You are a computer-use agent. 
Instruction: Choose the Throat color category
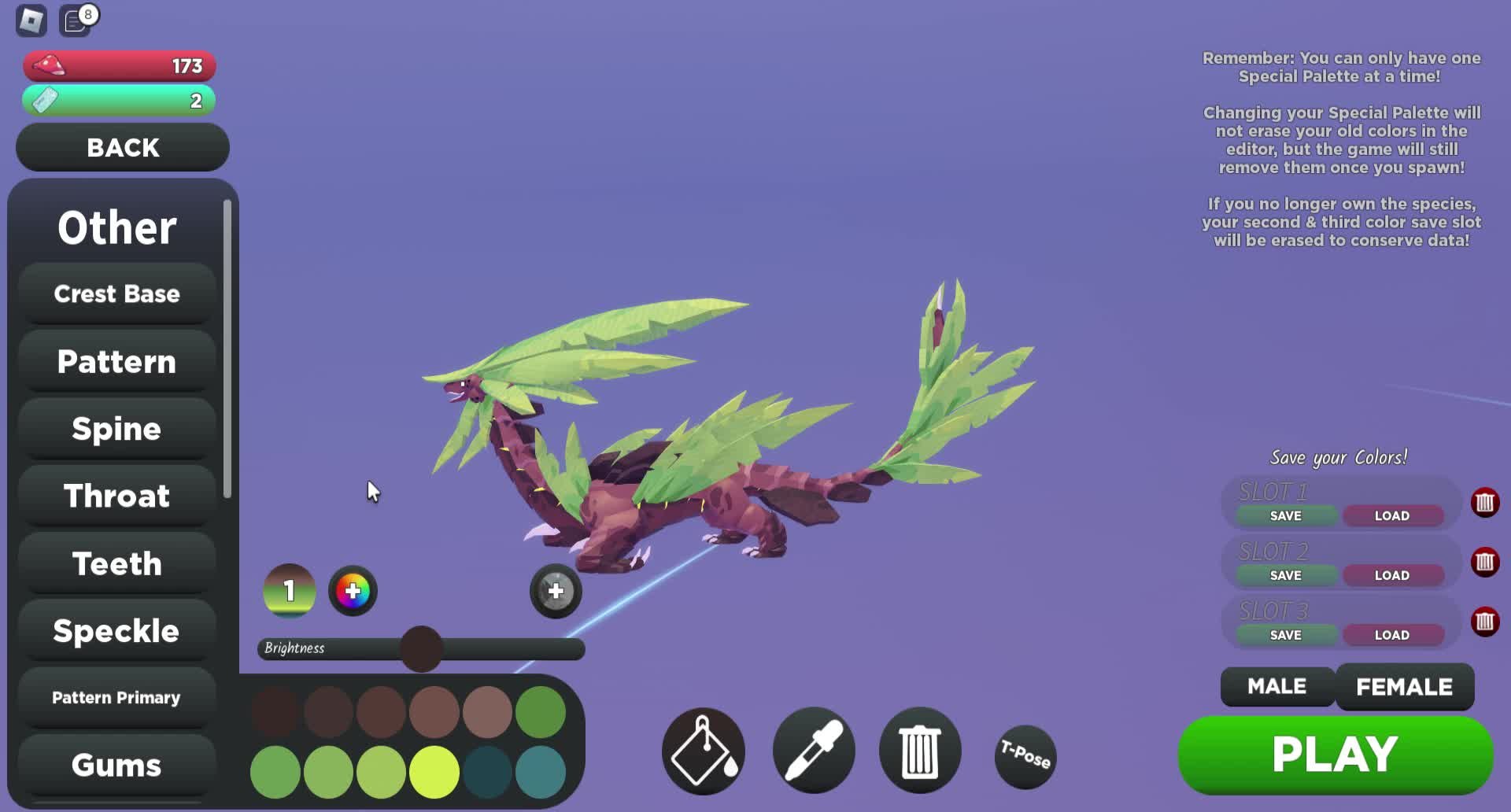pyautogui.click(x=116, y=496)
